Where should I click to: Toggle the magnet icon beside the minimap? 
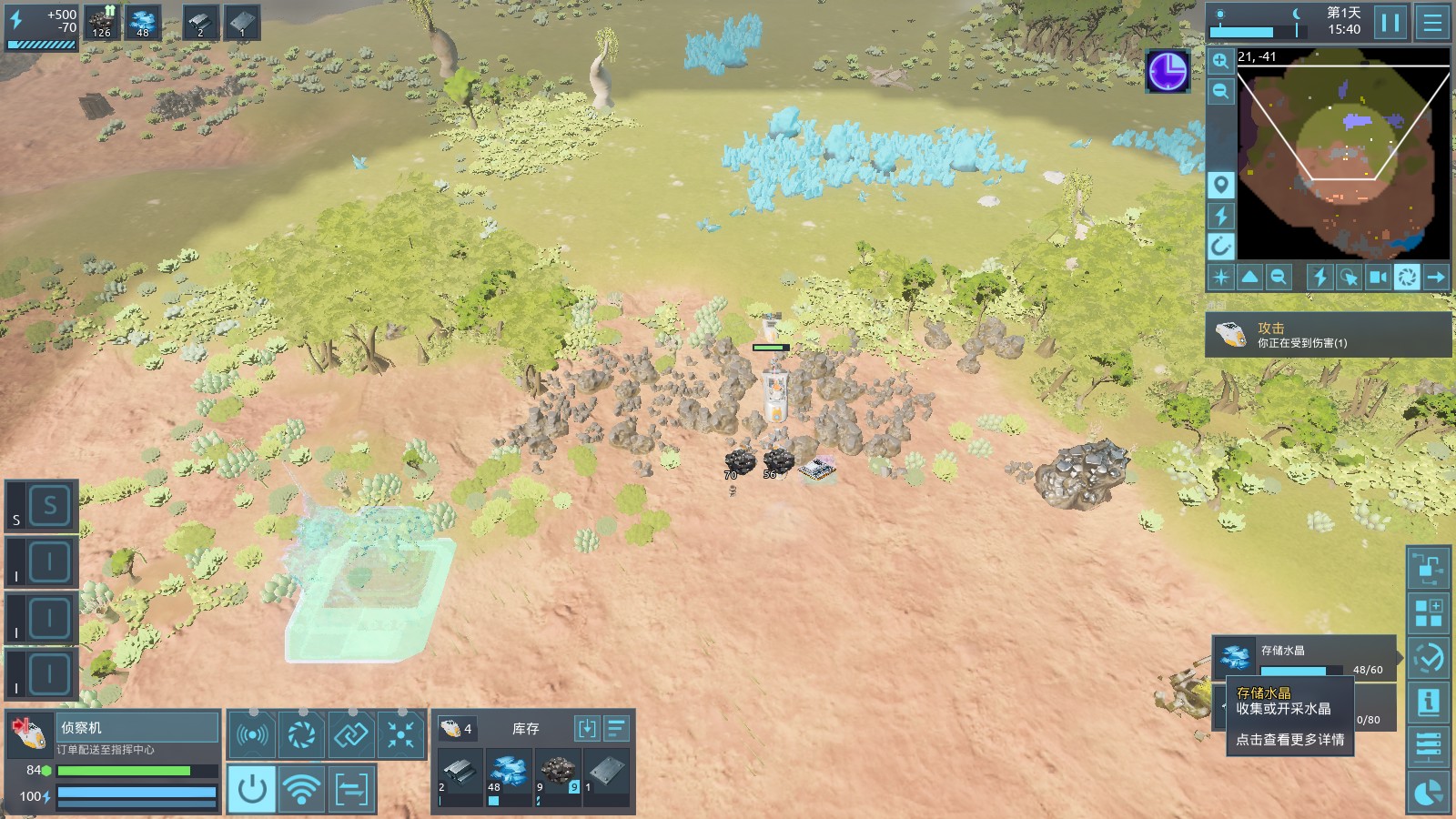(x=1220, y=246)
